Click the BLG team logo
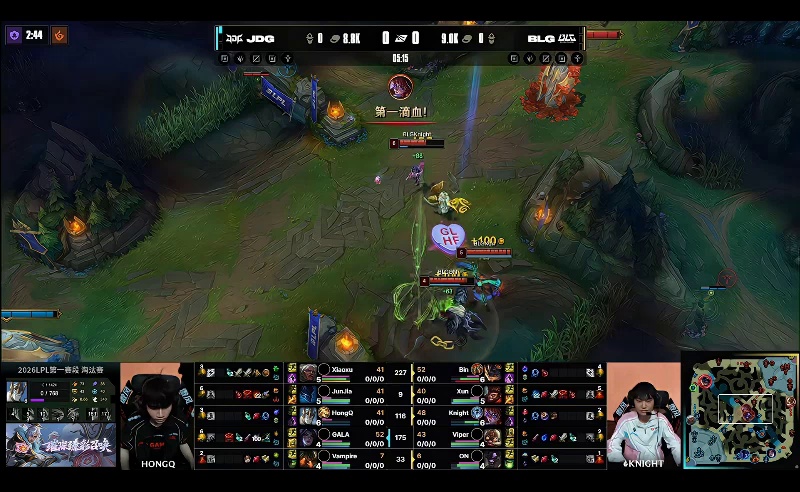The image size is (800, 492). click(x=565, y=39)
